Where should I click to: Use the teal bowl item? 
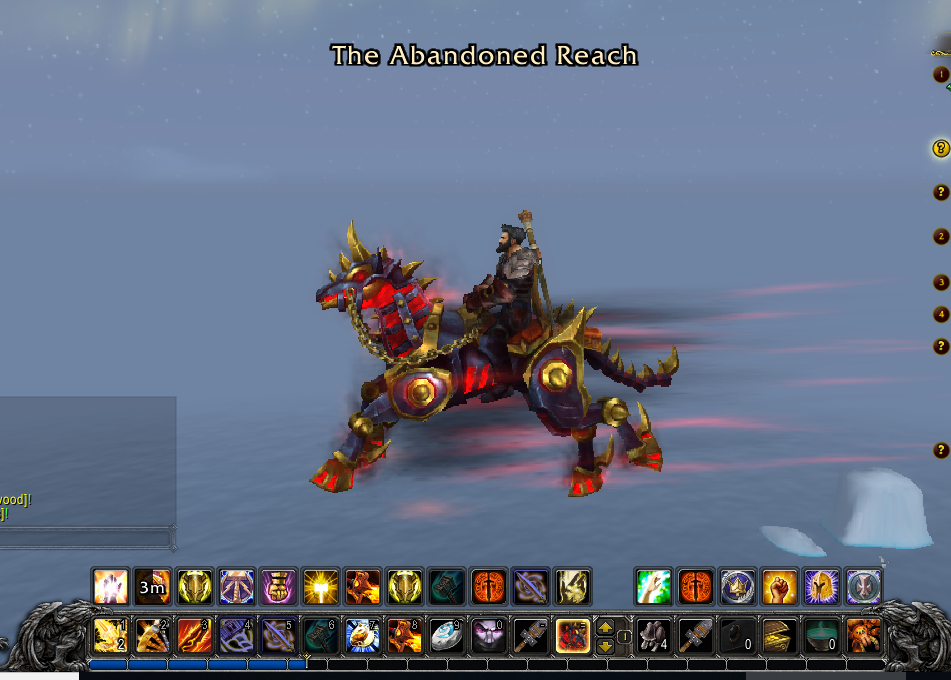pyautogui.click(x=821, y=636)
